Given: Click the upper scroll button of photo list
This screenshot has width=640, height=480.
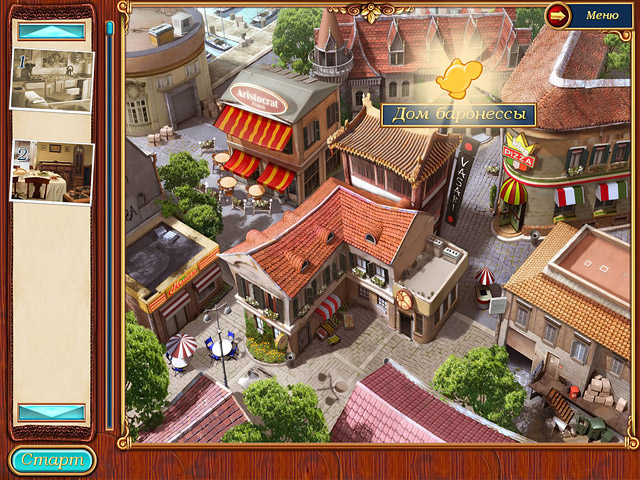Looking at the screenshot, I should pyautogui.click(x=52, y=31).
